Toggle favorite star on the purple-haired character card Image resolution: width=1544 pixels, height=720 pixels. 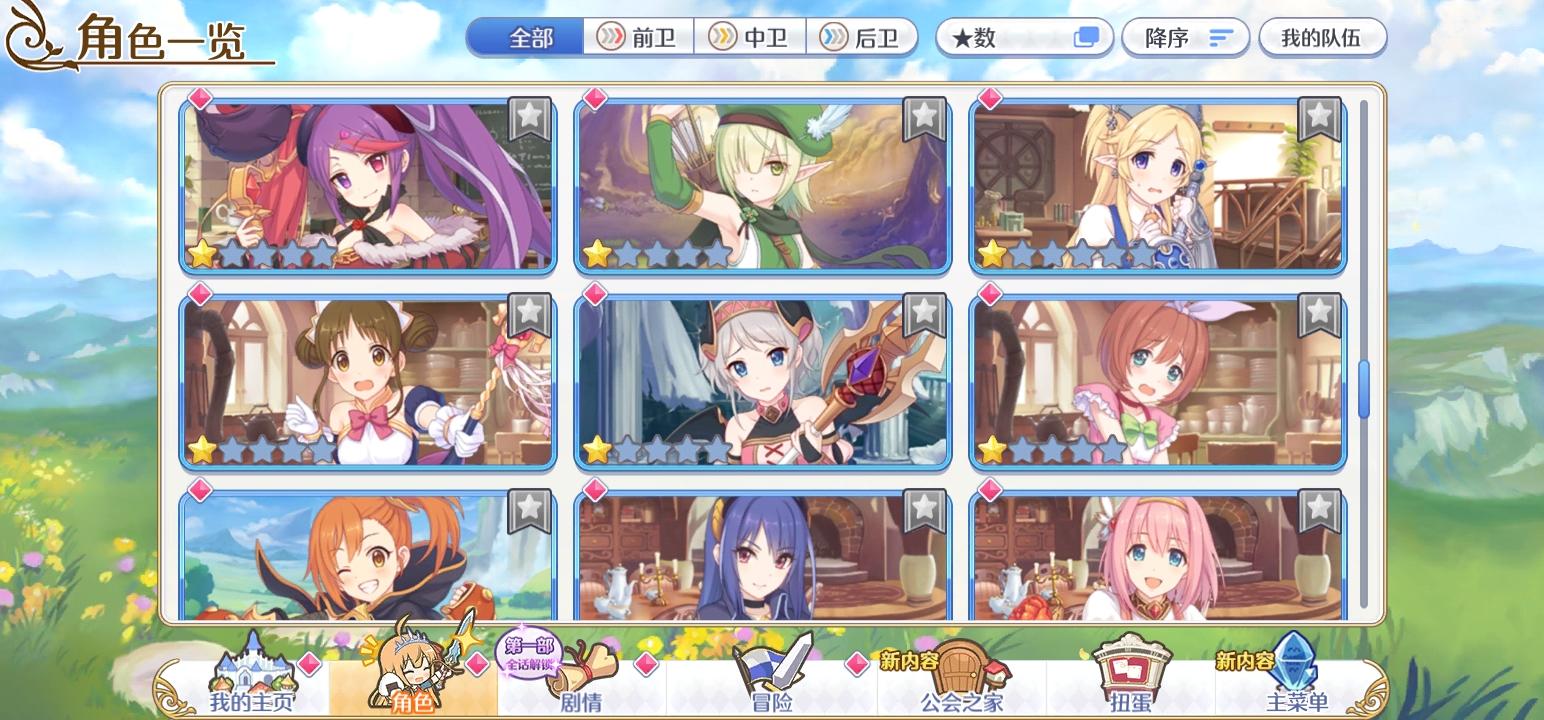click(528, 117)
